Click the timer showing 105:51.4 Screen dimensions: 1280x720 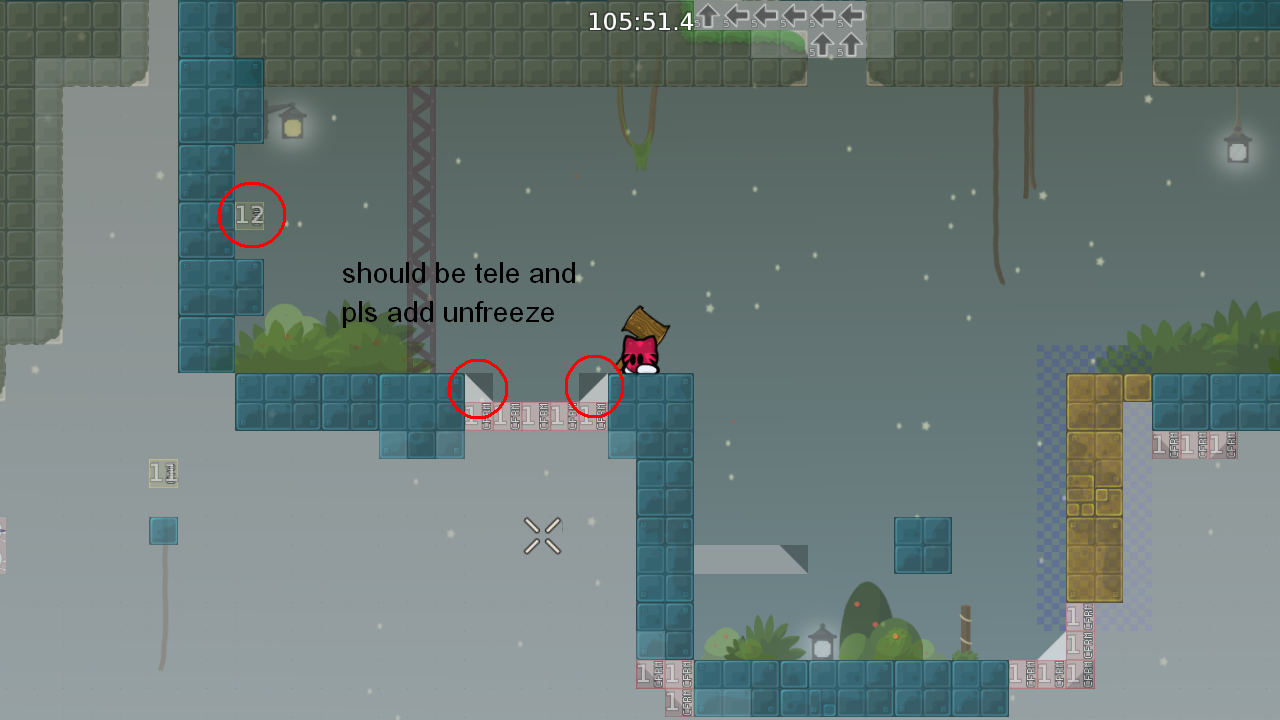[640, 21]
